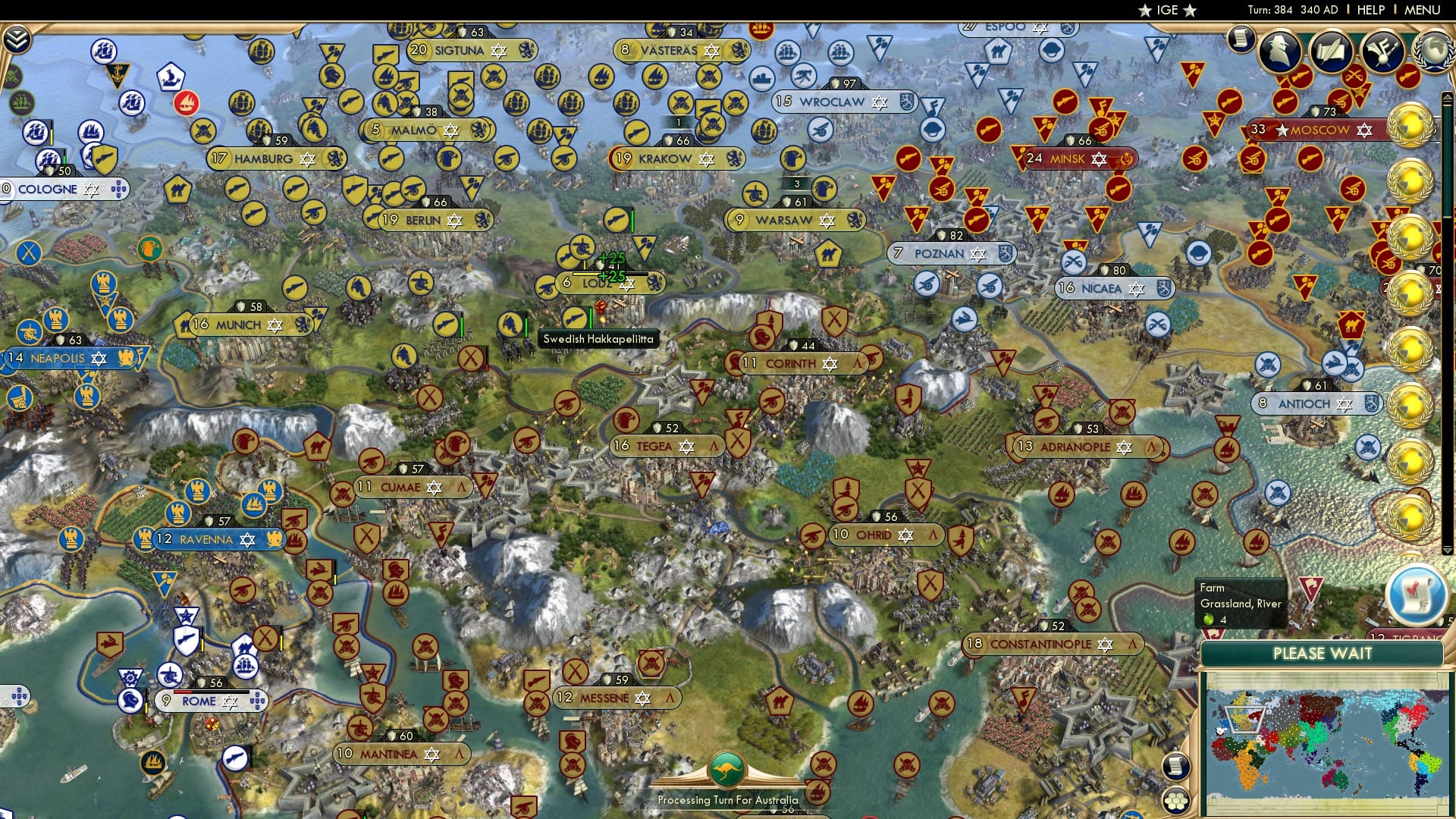Click the Great Admiral anchor triangle icon

117,74
